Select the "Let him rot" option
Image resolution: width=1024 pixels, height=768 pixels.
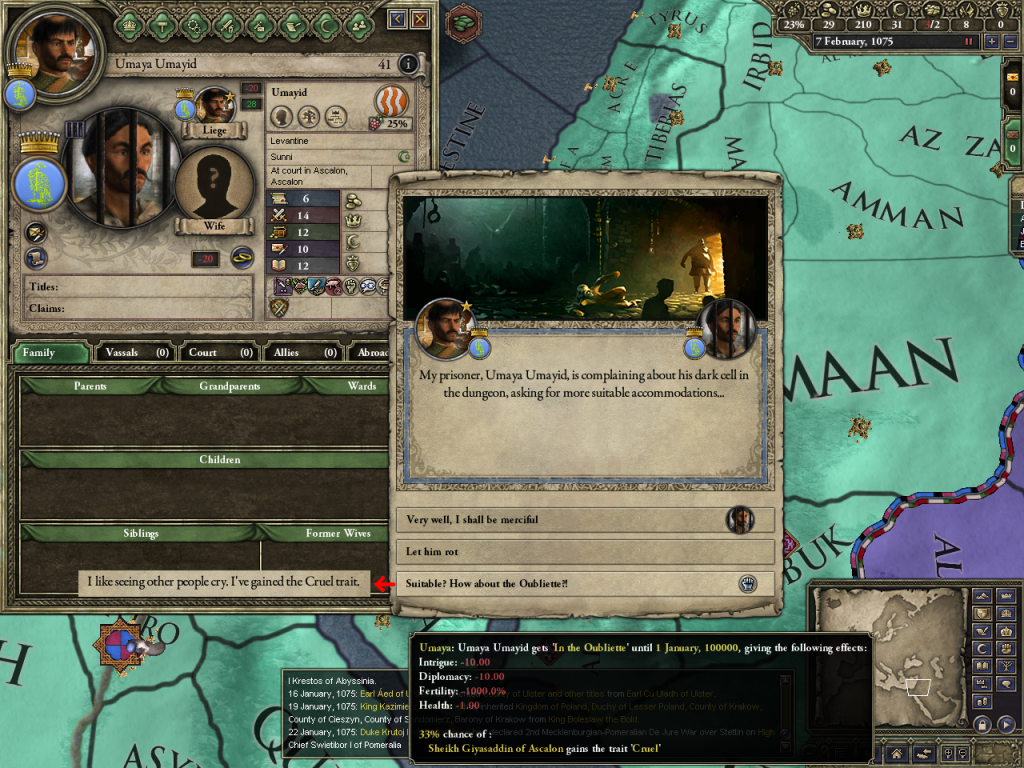[585, 552]
